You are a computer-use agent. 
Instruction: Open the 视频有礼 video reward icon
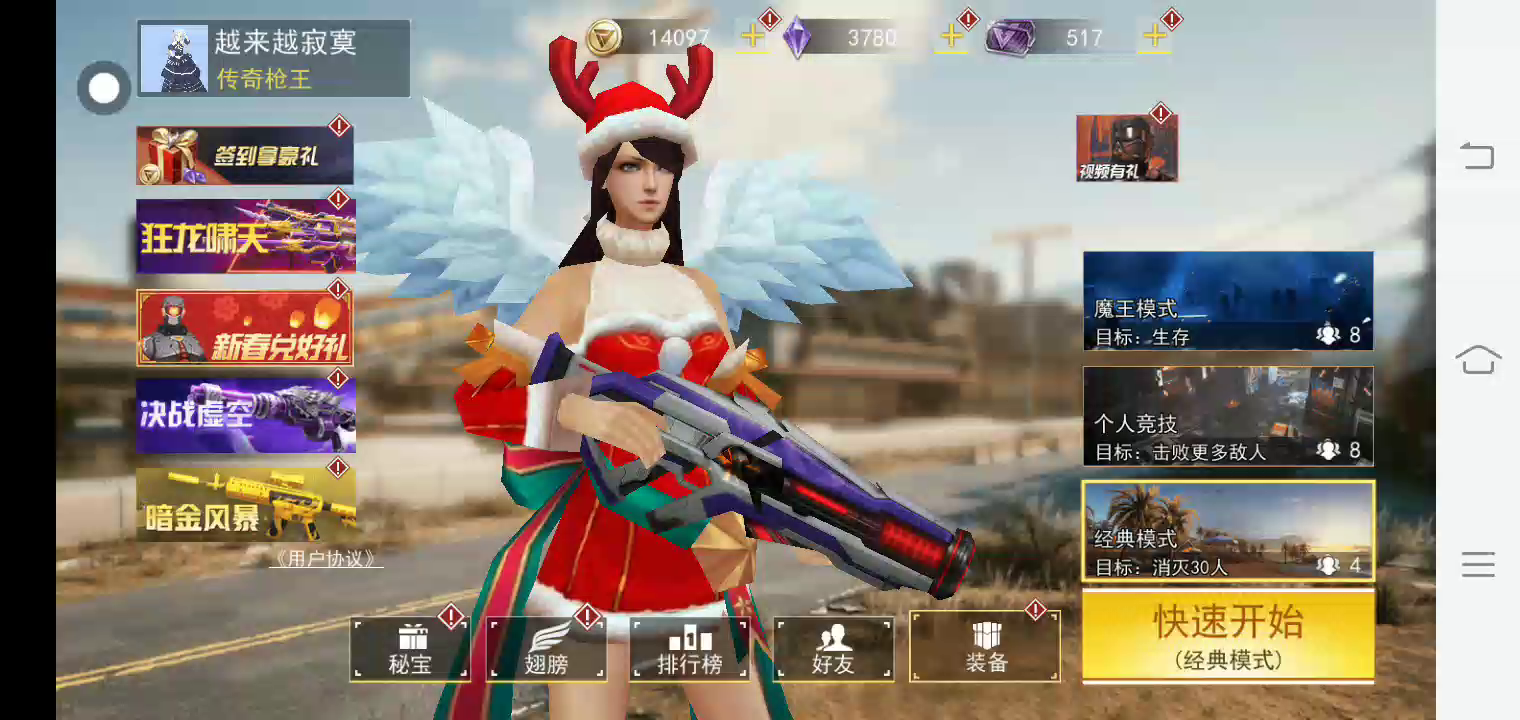(1126, 148)
